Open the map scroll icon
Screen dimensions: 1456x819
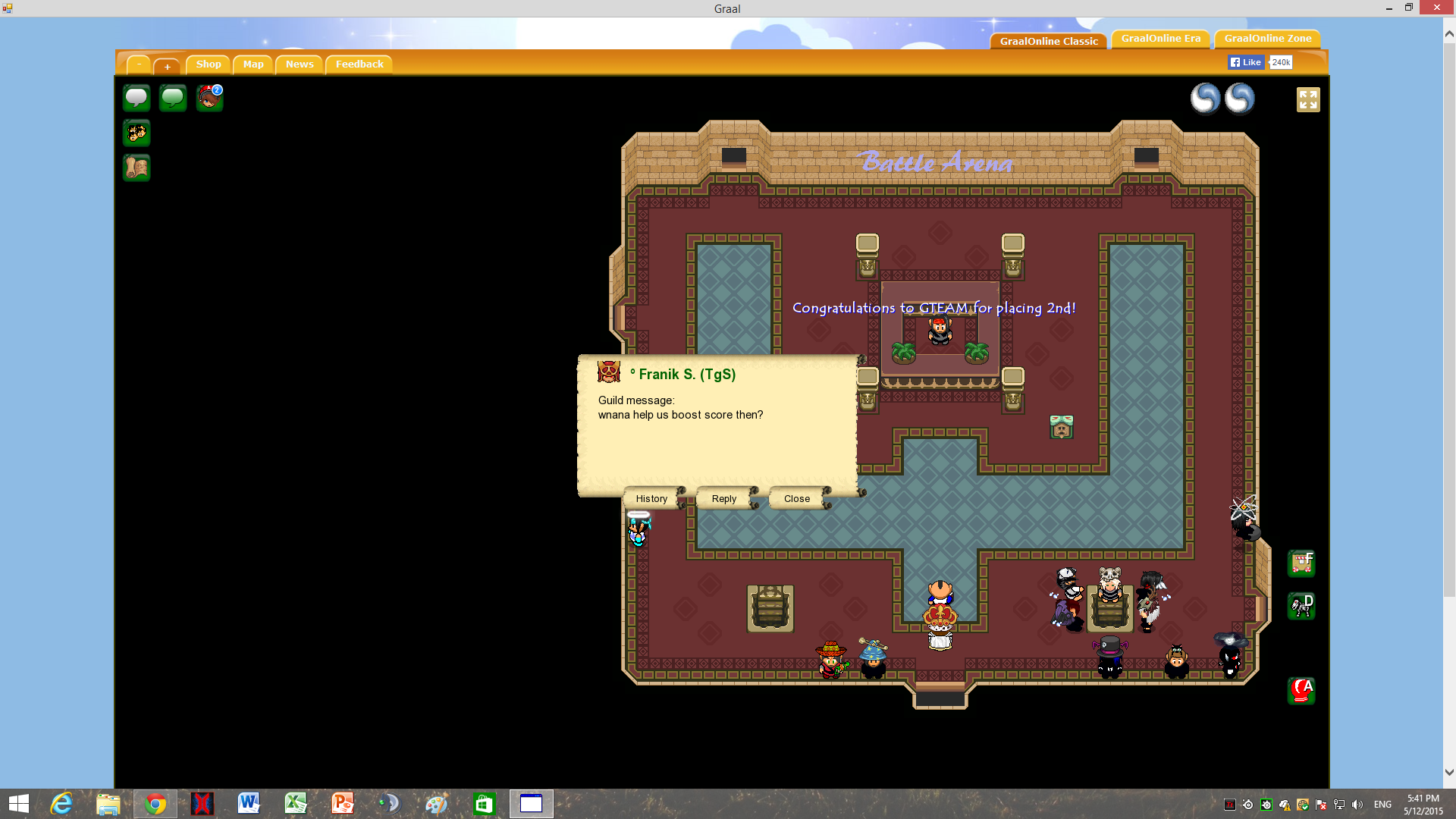coord(136,168)
